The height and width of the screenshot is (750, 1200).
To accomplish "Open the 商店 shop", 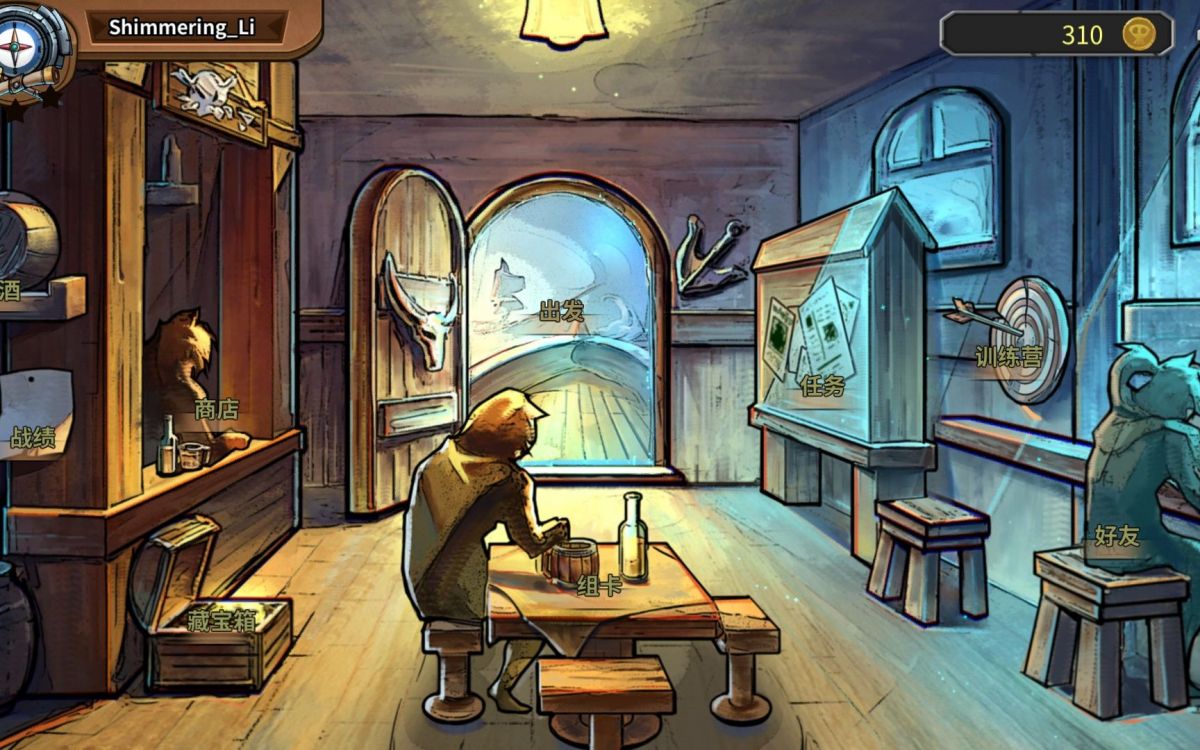I will [216, 409].
